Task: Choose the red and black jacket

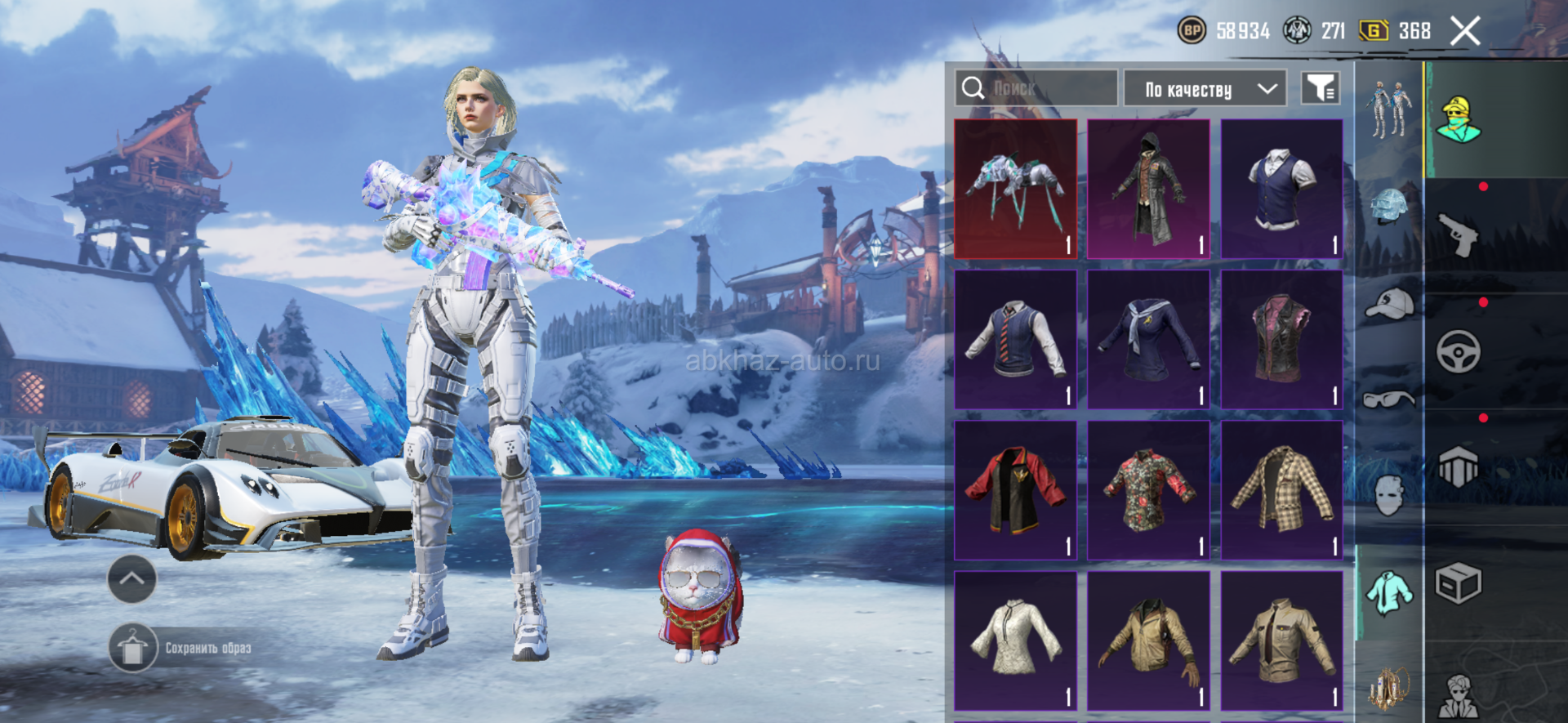Action: coord(1015,490)
